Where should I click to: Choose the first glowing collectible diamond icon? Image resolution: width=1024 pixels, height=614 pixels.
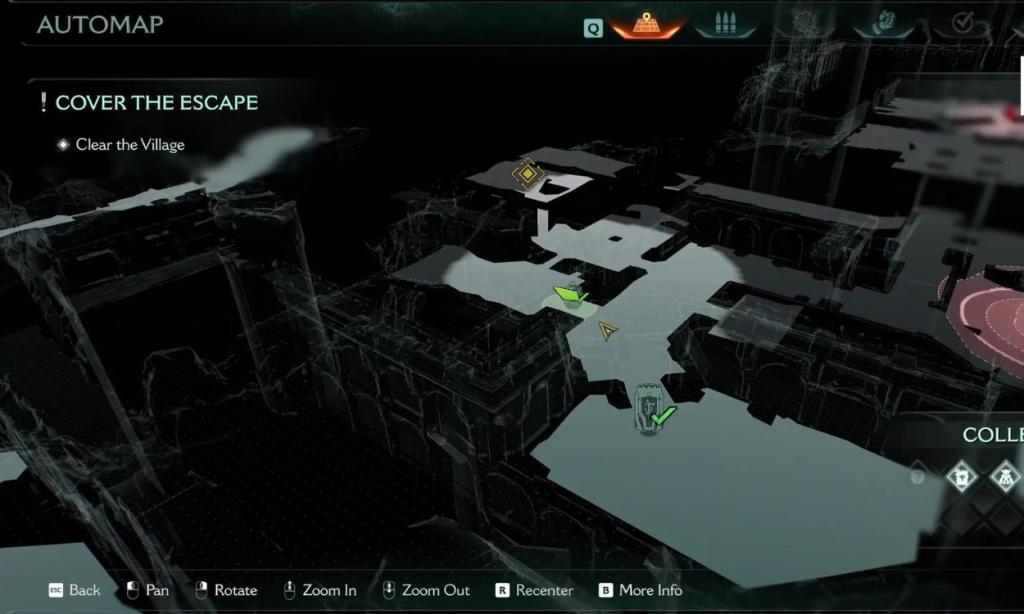[962, 477]
